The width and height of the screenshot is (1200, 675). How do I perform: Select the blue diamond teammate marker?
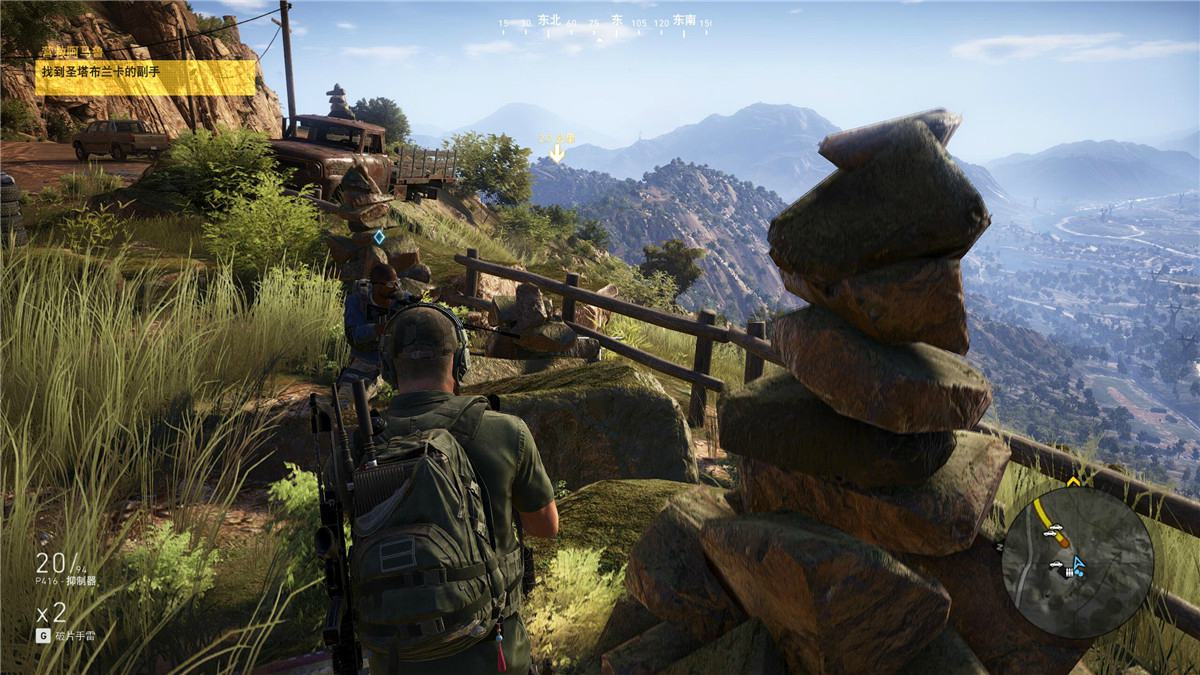pos(379,237)
